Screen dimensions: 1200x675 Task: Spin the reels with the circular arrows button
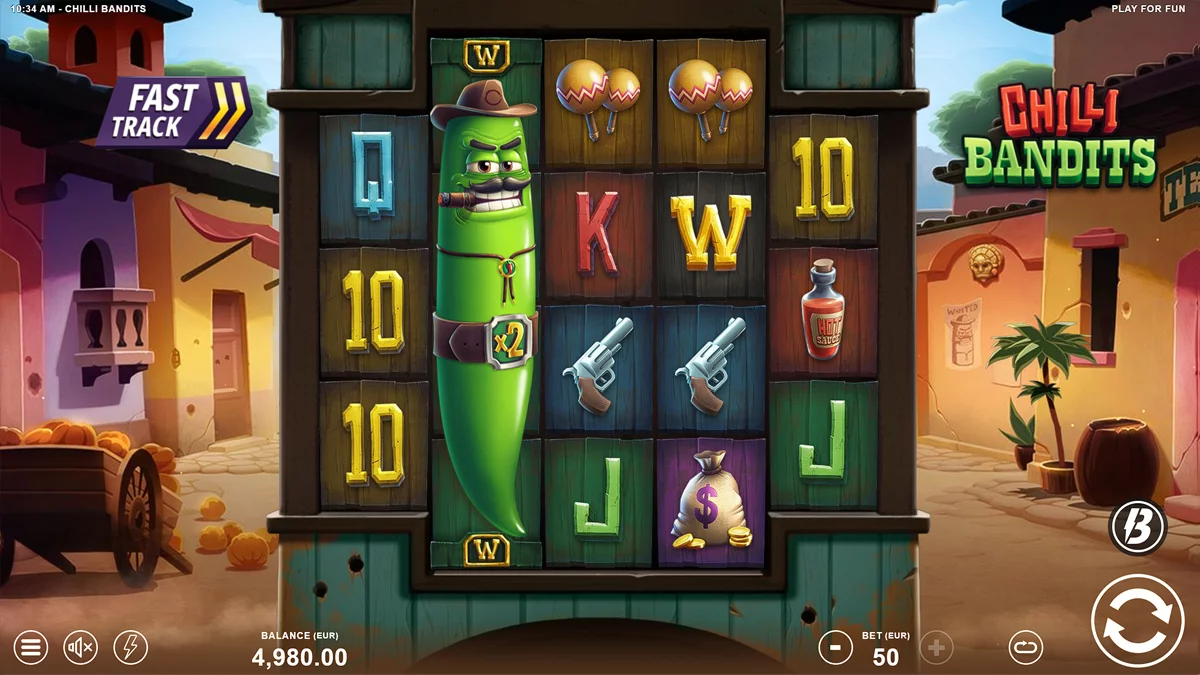[x=1137, y=620]
